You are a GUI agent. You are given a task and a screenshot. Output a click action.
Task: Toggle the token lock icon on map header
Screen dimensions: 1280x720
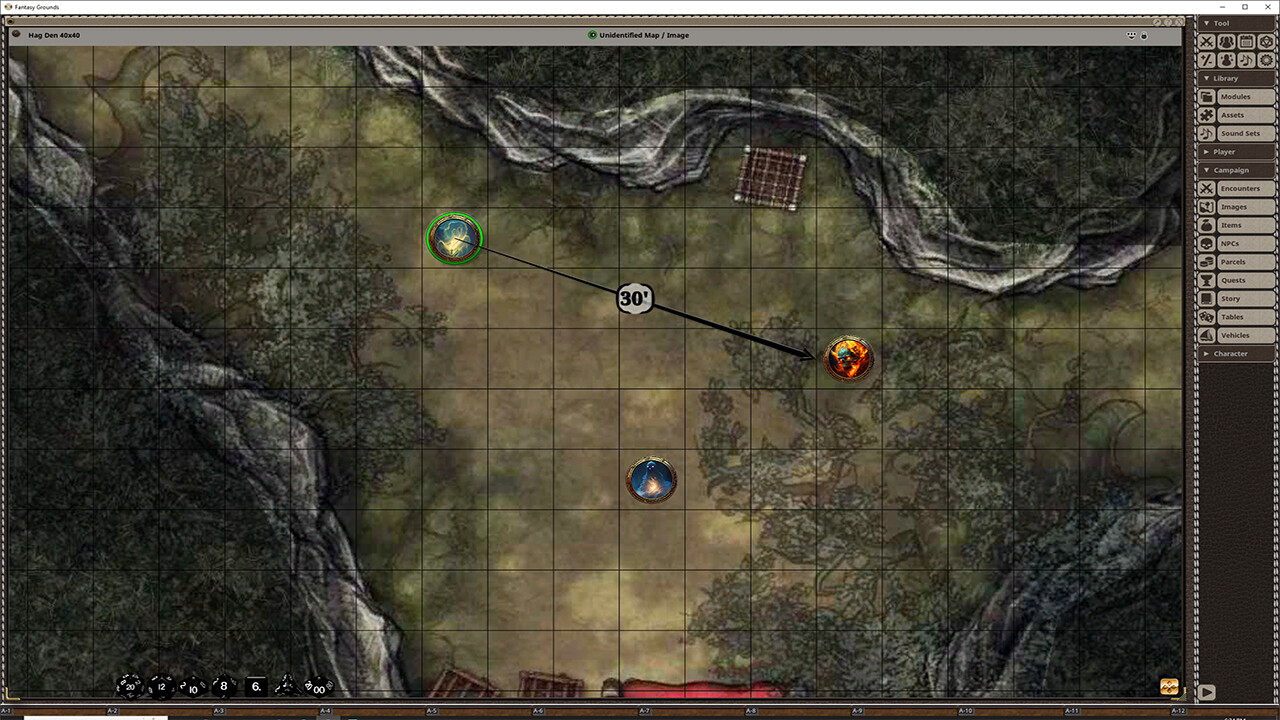tap(1143, 35)
